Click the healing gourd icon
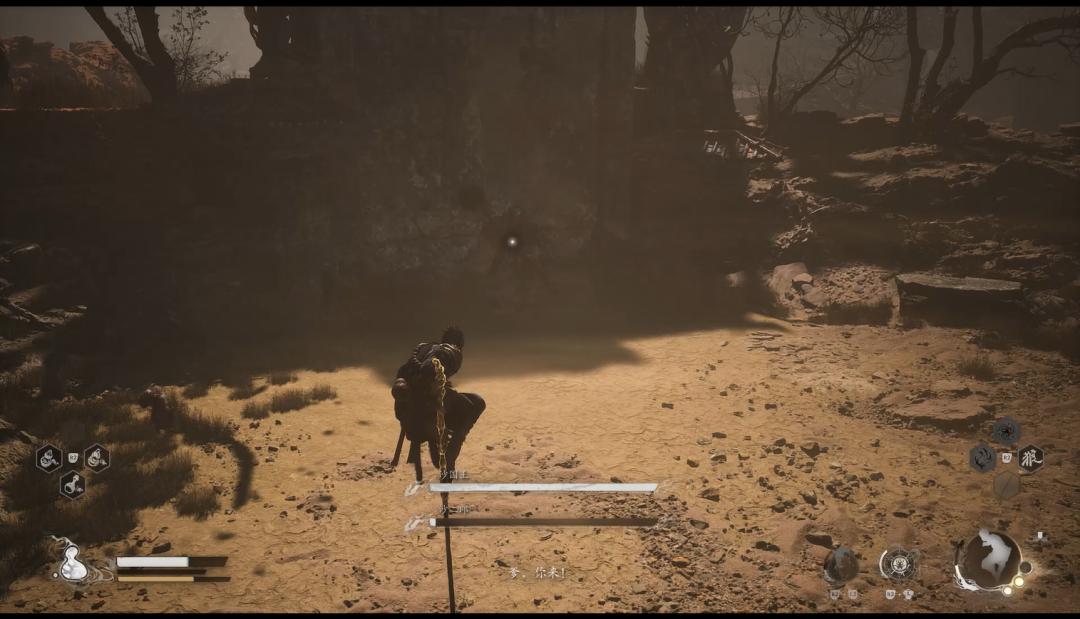 [72, 562]
